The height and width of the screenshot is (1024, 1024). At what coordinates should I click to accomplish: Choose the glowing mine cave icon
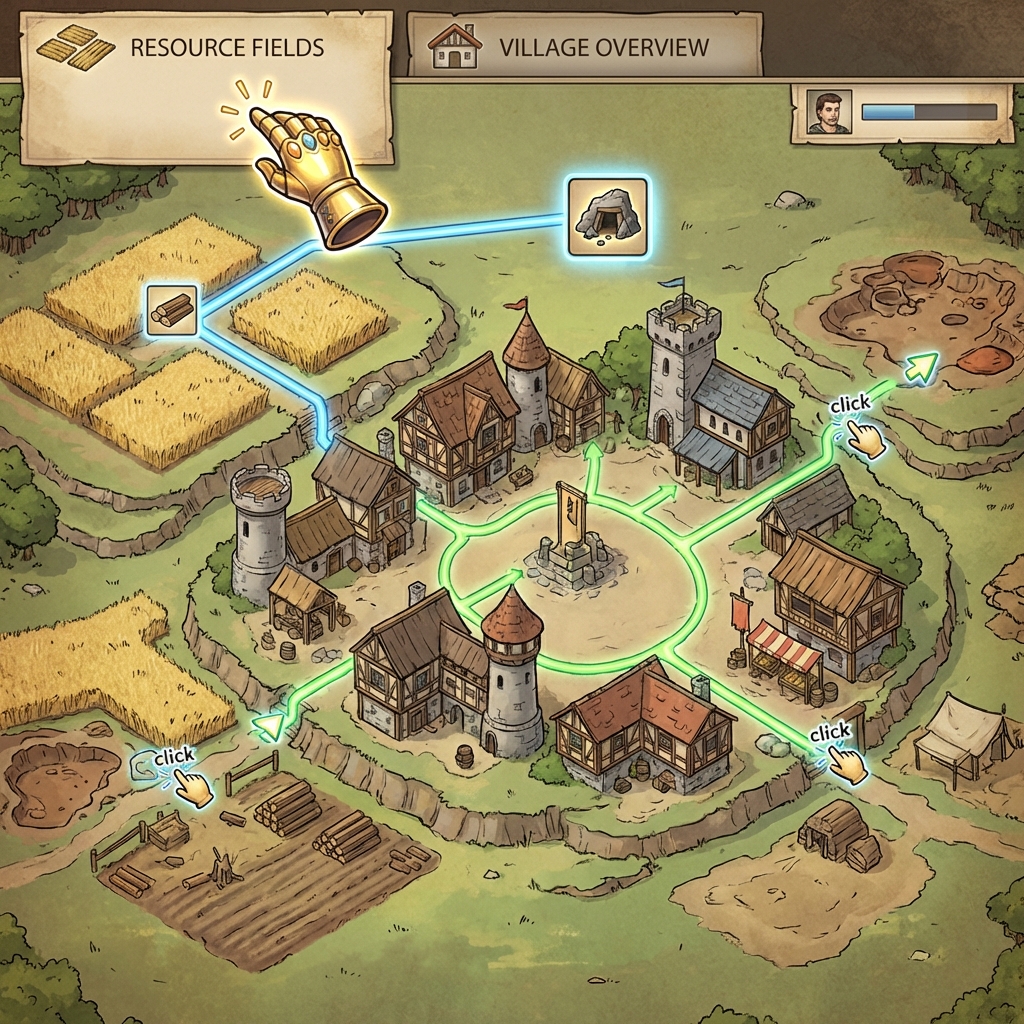tap(607, 215)
